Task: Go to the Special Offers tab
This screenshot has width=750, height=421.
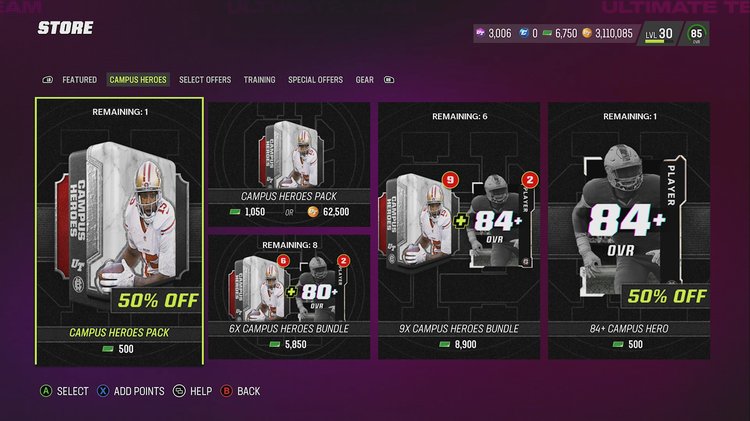Action: pos(315,80)
